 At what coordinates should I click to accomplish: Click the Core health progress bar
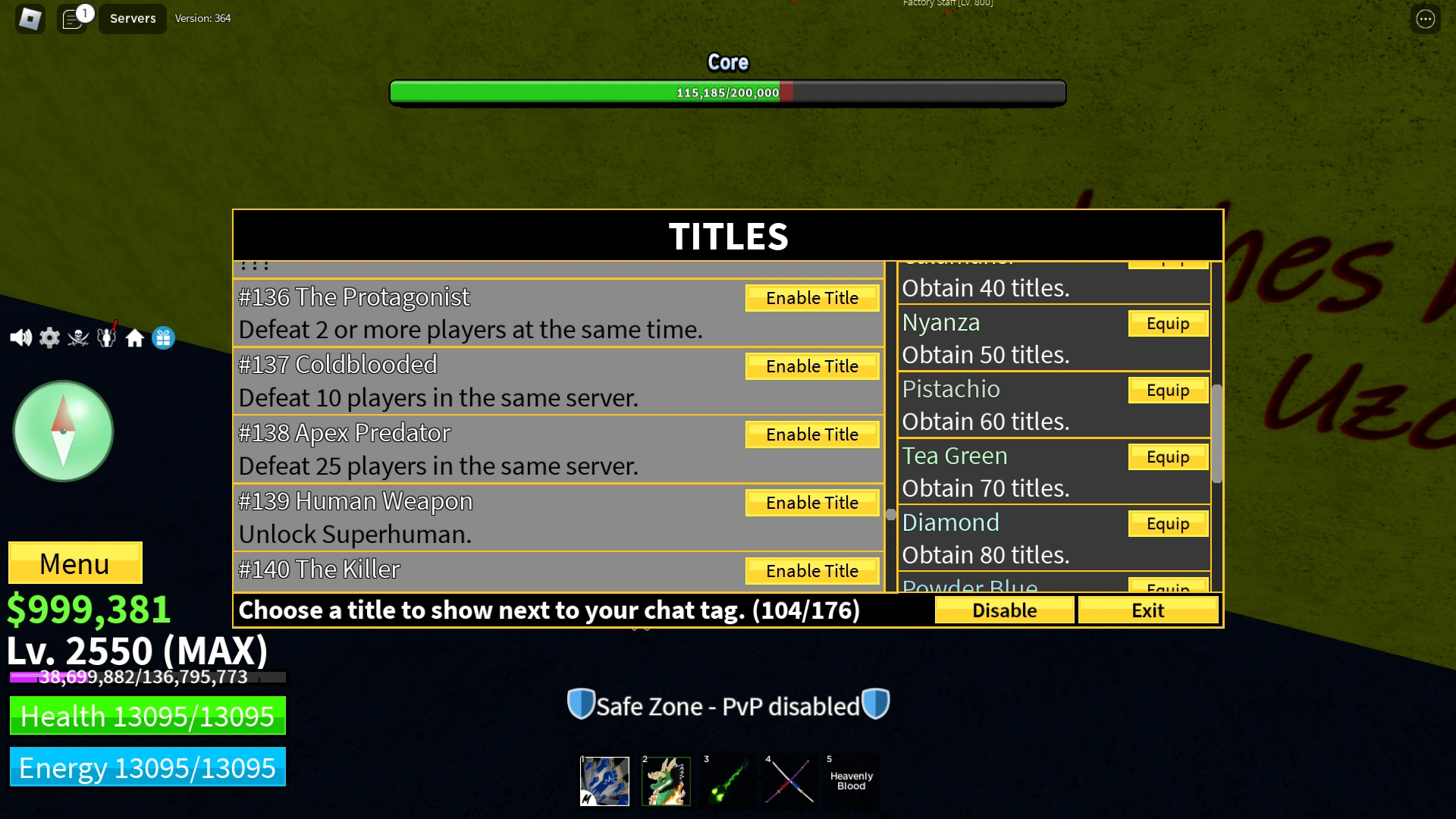(x=727, y=92)
